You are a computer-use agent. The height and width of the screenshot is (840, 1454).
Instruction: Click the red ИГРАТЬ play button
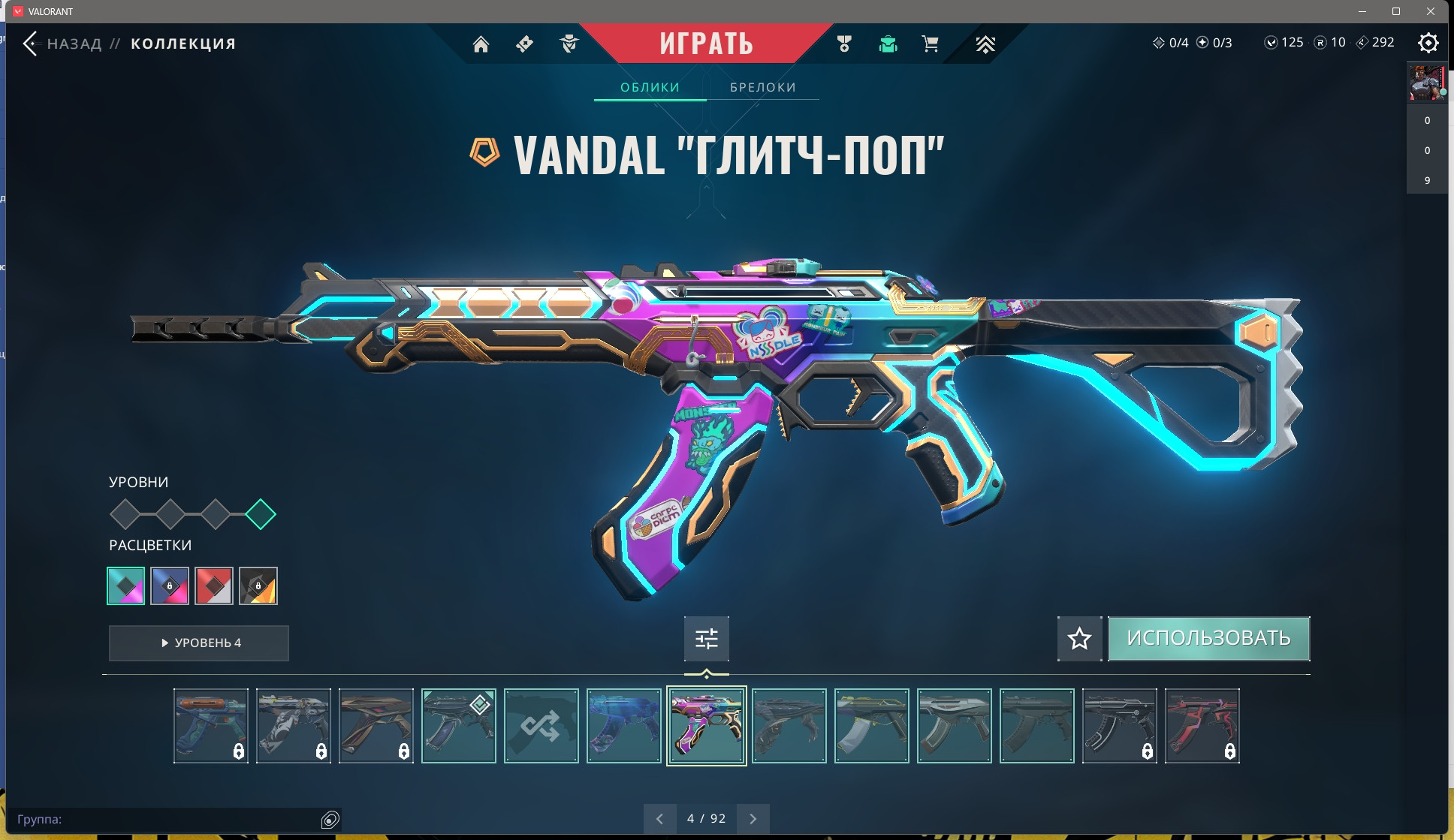(706, 44)
